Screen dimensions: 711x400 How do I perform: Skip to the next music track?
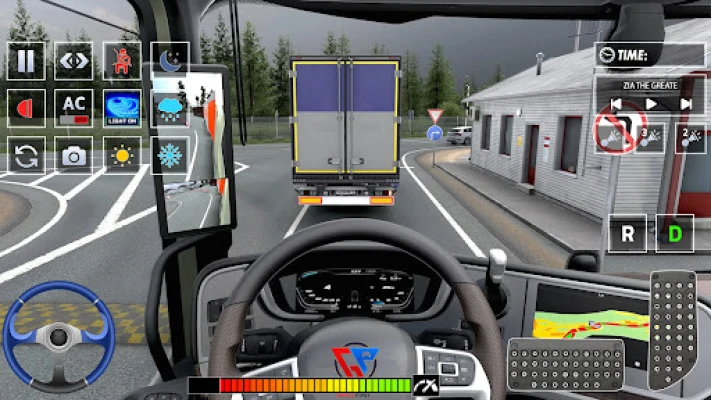(686, 103)
